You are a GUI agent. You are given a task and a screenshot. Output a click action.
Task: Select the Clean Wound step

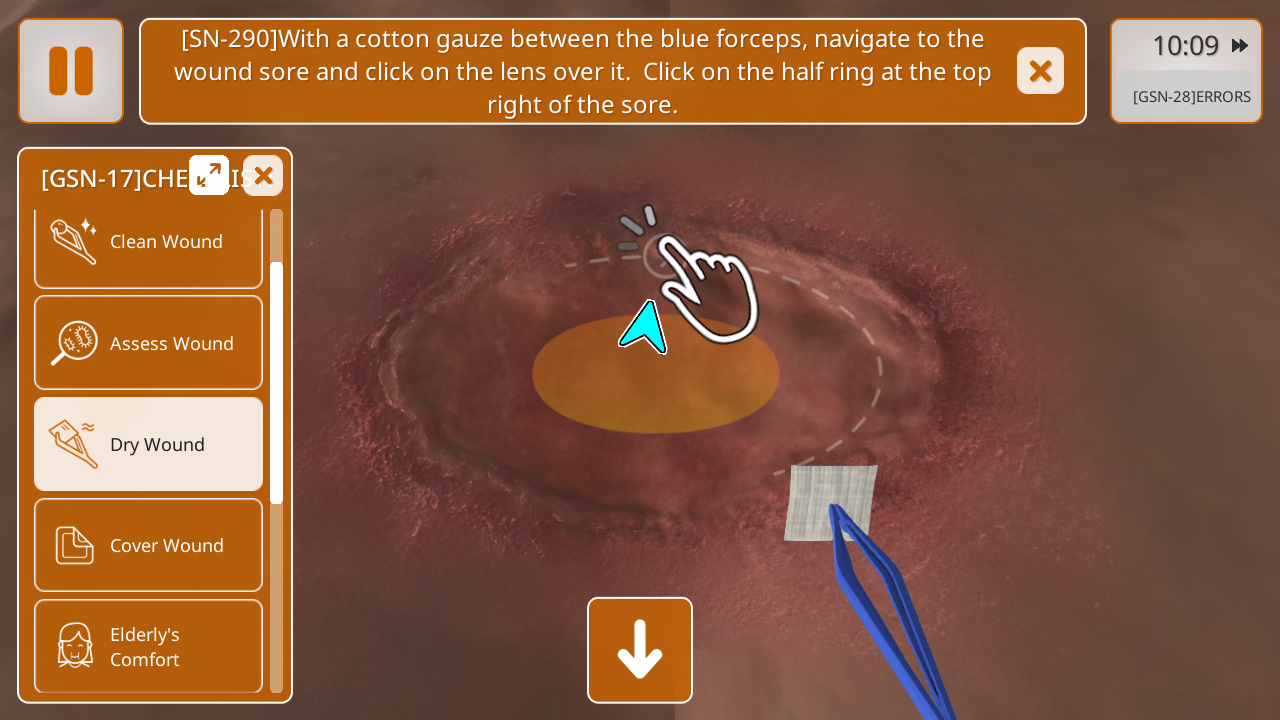[x=148, y=243]
